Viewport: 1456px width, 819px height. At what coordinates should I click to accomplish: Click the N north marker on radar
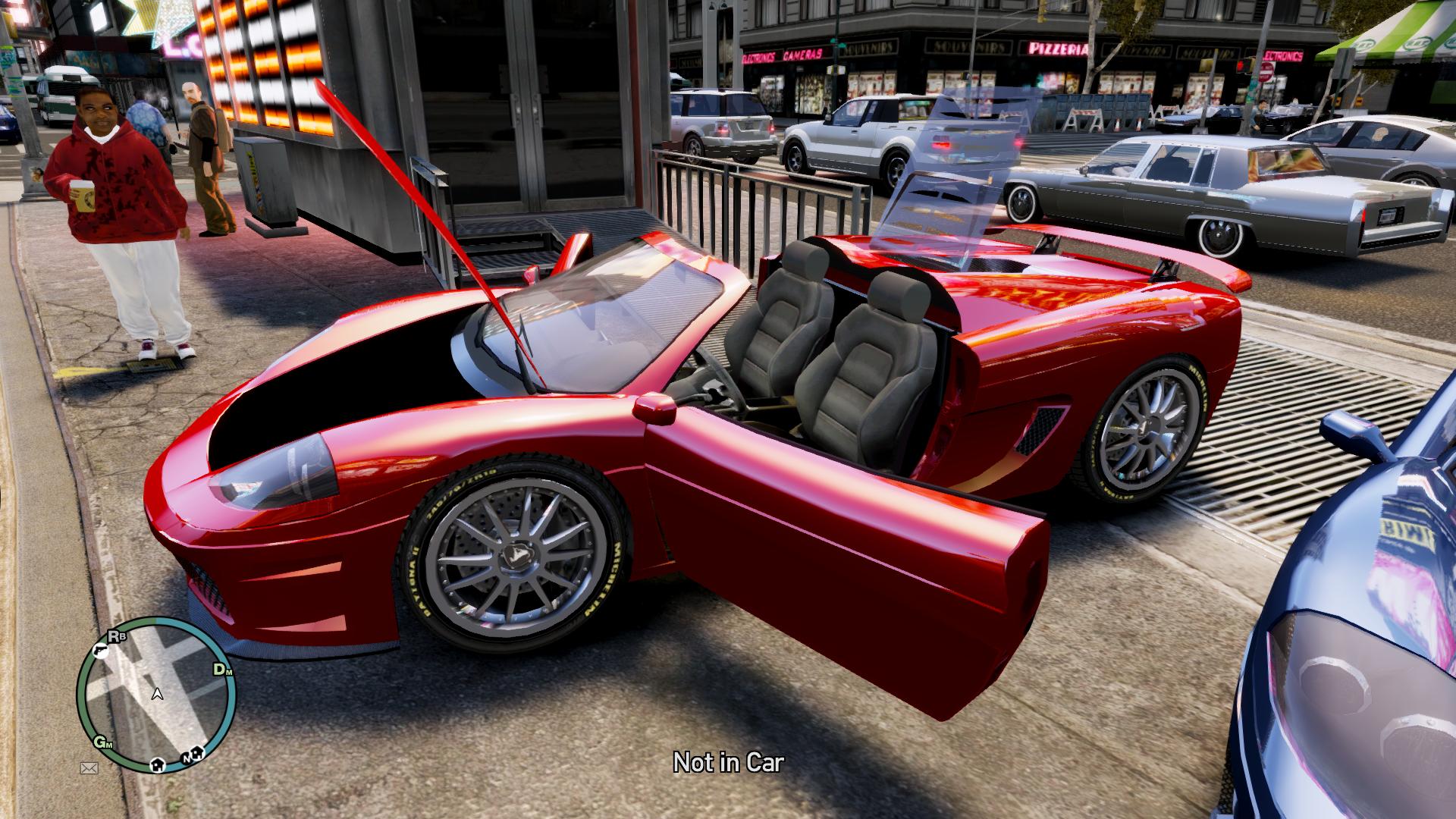pyautogui.click(x=187, y=757)
